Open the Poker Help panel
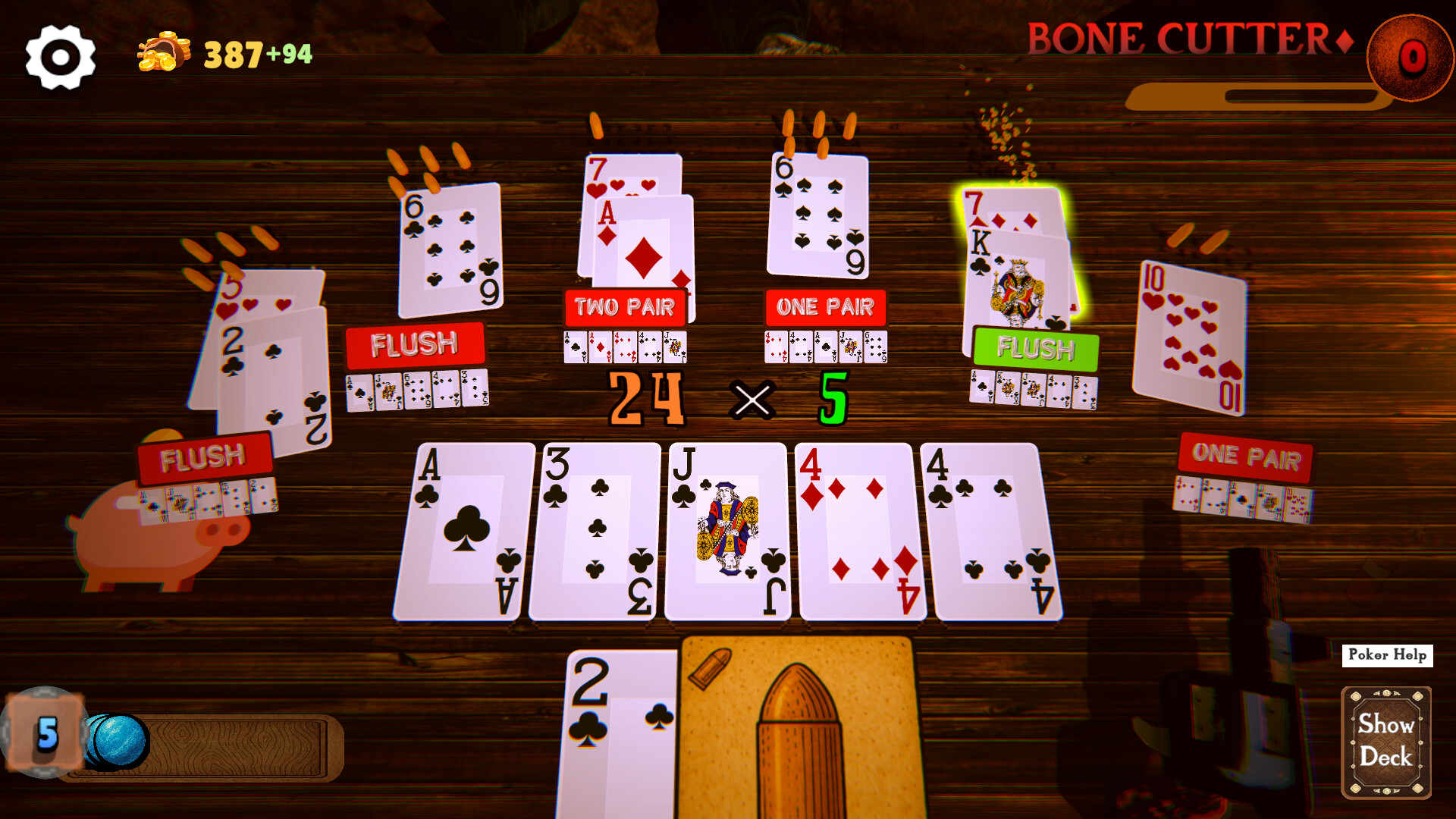This screenshot has width=1456, height=819. coord(1386,655)
